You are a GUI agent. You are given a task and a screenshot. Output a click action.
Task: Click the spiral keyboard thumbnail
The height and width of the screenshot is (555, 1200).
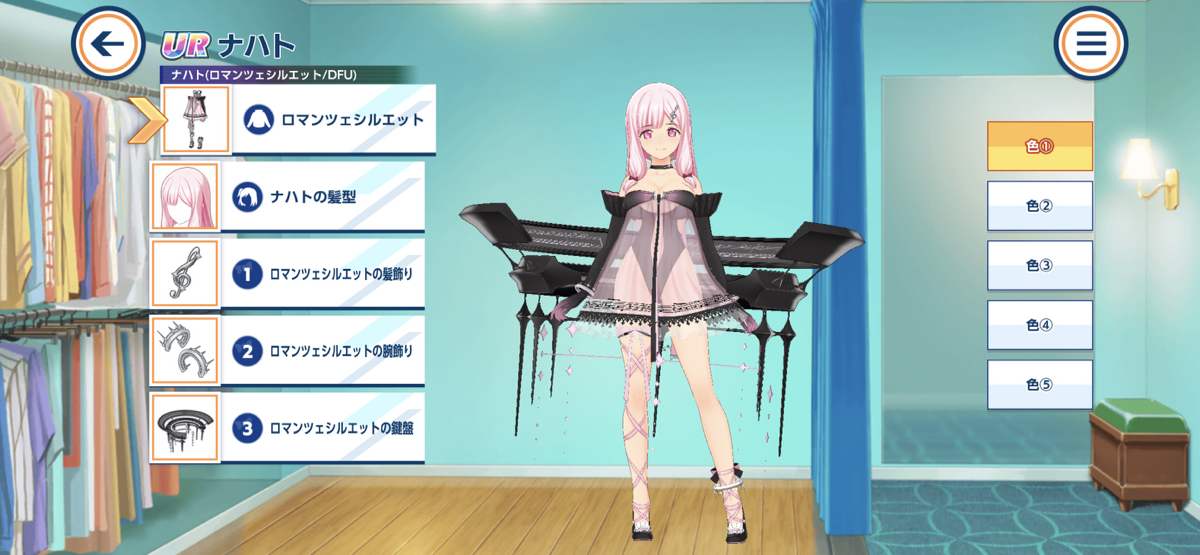pos(185,428)
